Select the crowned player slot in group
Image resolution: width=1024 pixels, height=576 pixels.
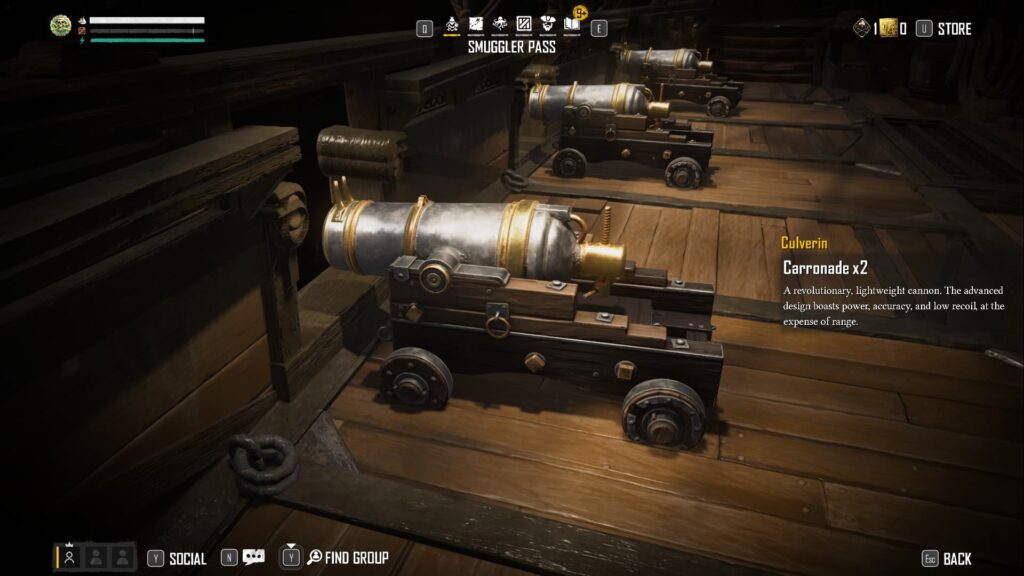[x=69, y=556]
